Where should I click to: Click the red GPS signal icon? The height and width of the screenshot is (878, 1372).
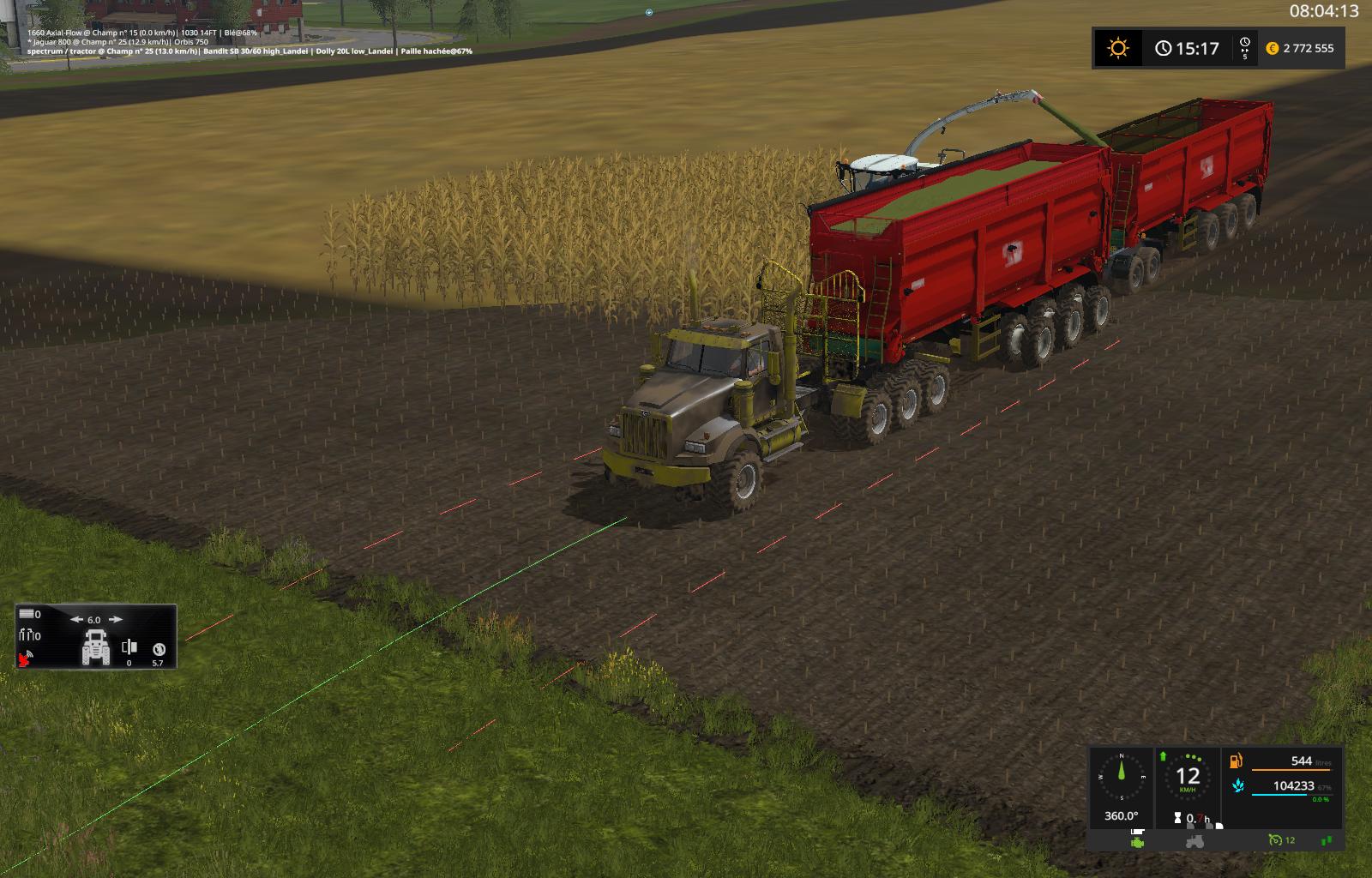[26, 658]
